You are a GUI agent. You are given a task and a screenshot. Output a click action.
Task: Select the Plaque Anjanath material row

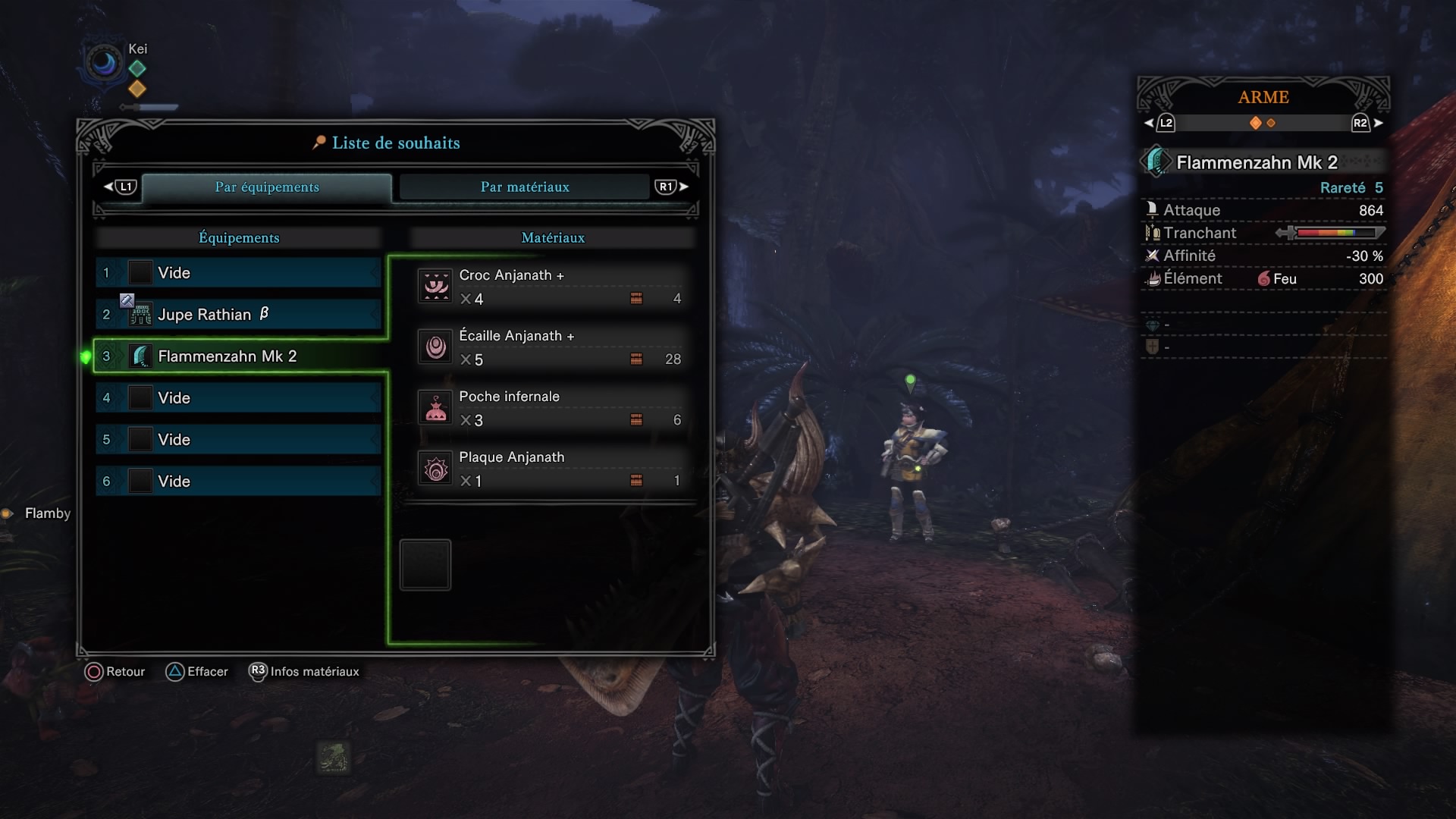pyautogui.click(x=552, y=469)
